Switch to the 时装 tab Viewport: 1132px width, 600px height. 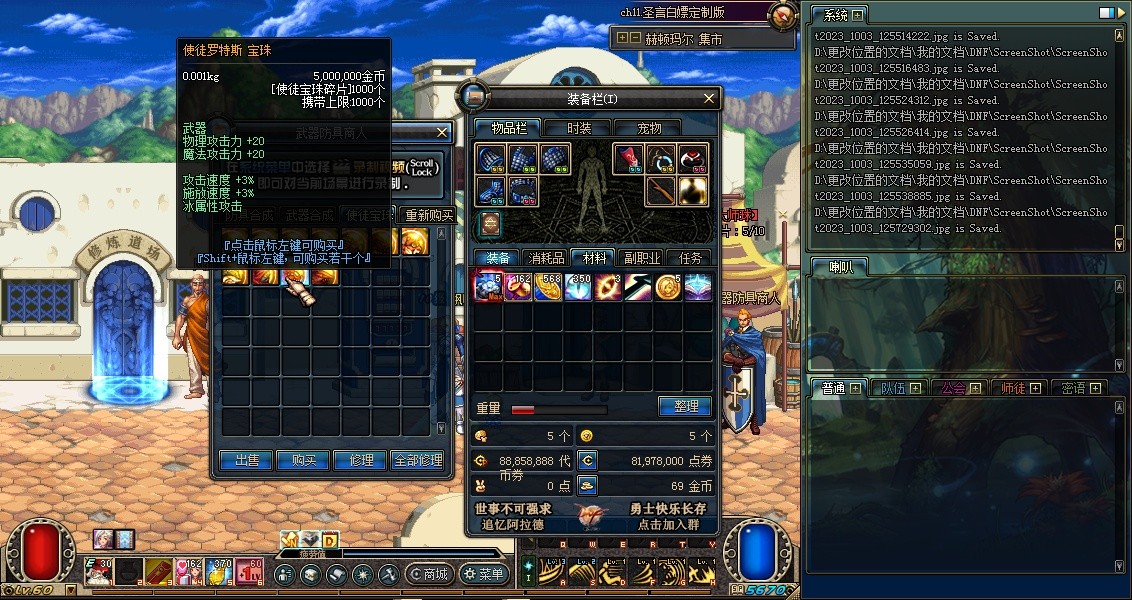pos(579,128)
